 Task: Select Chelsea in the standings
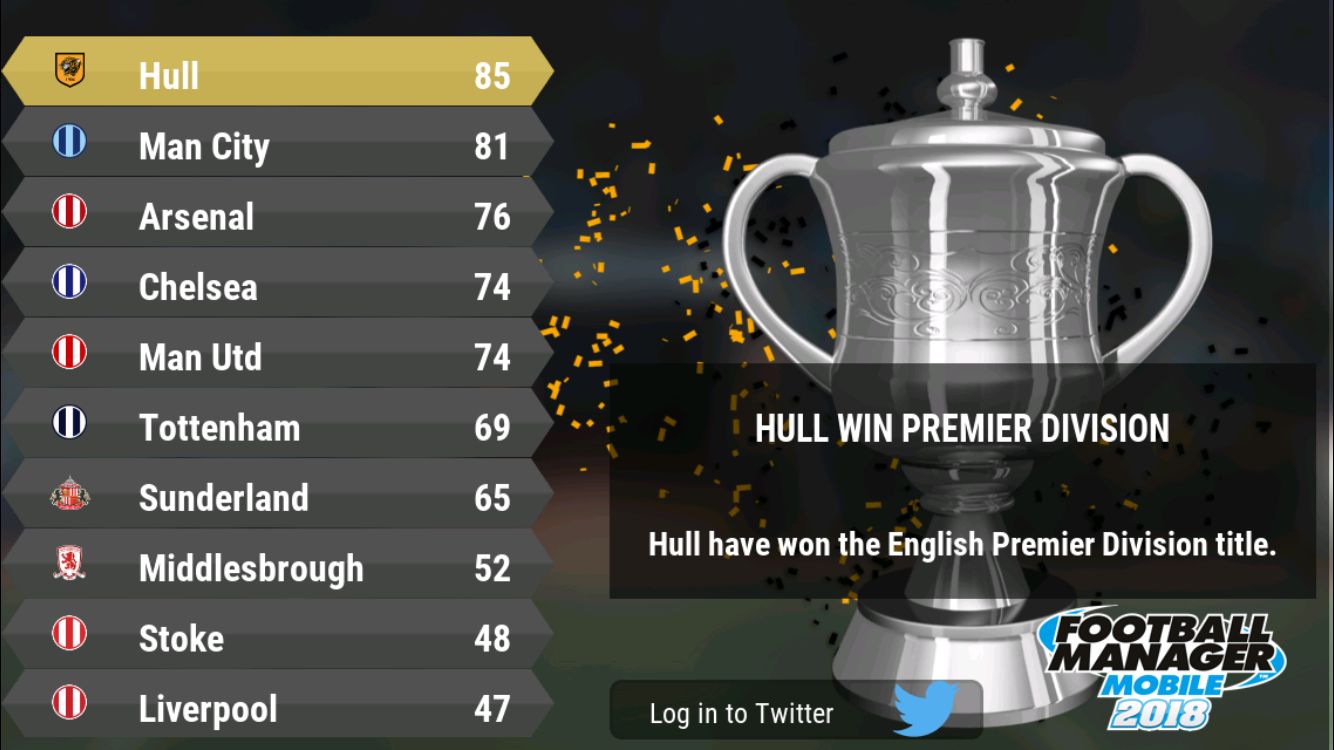278,287
